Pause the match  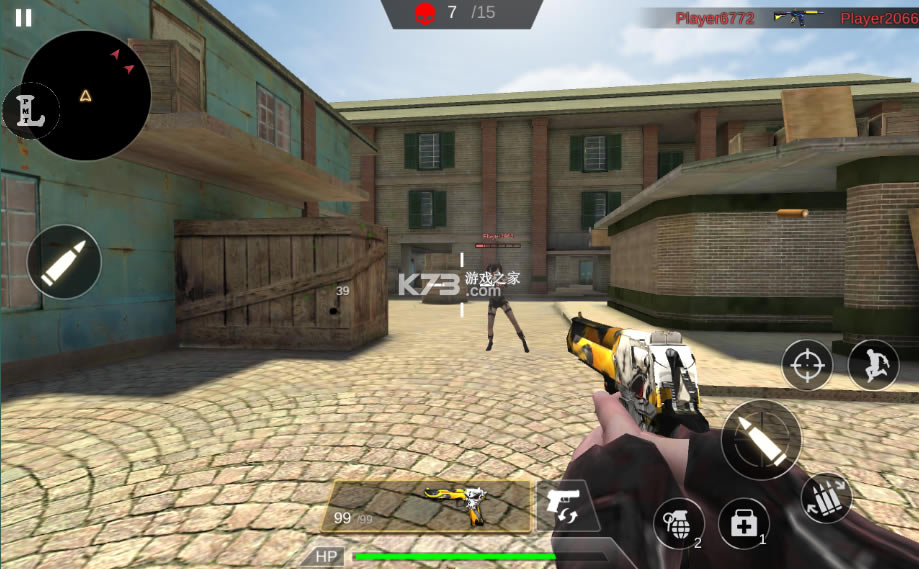coord(23,17)
